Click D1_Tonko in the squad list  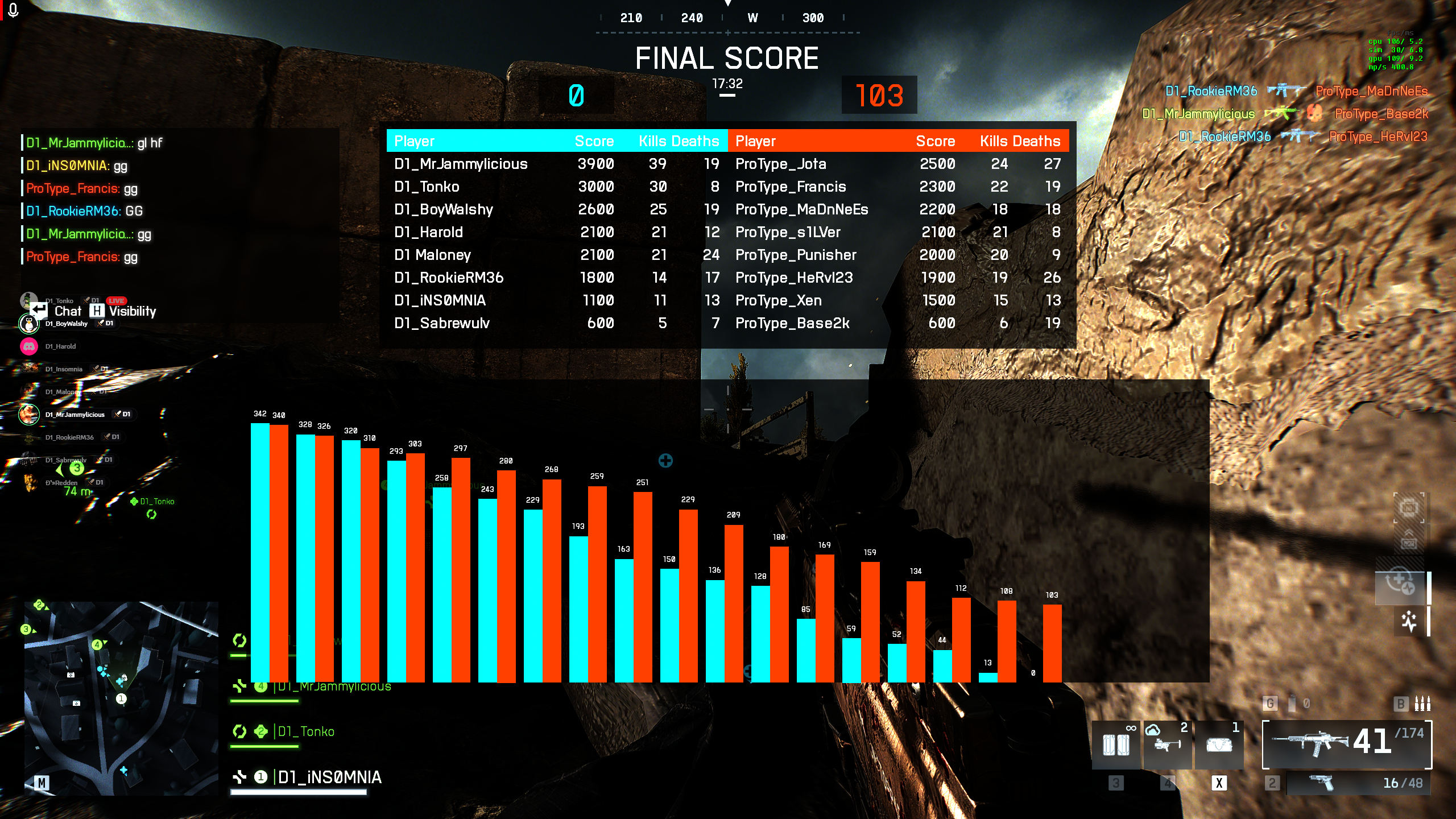coord(305,731)
